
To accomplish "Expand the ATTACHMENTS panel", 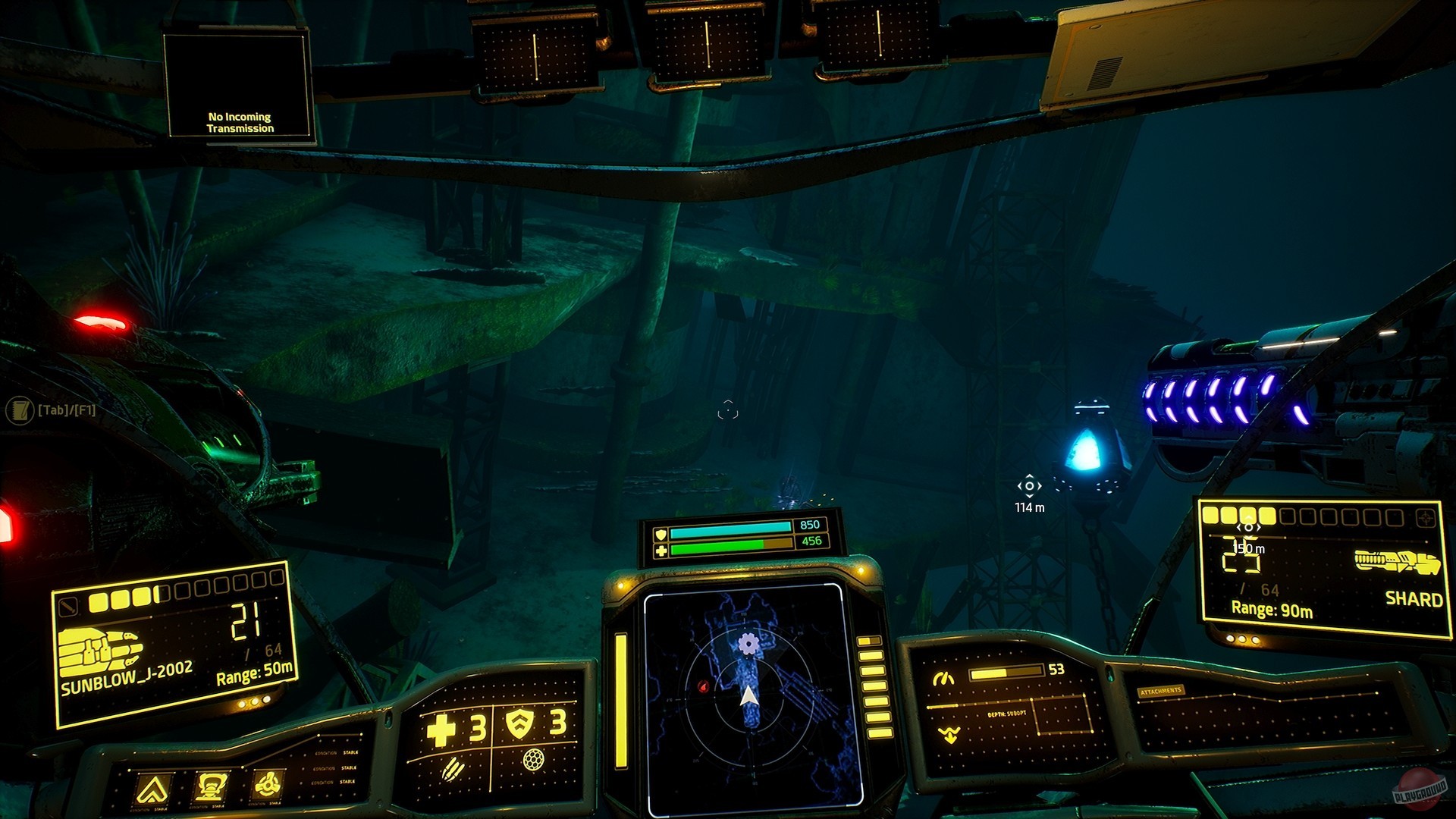I will pyautogui.click(x=1160, y=692).
